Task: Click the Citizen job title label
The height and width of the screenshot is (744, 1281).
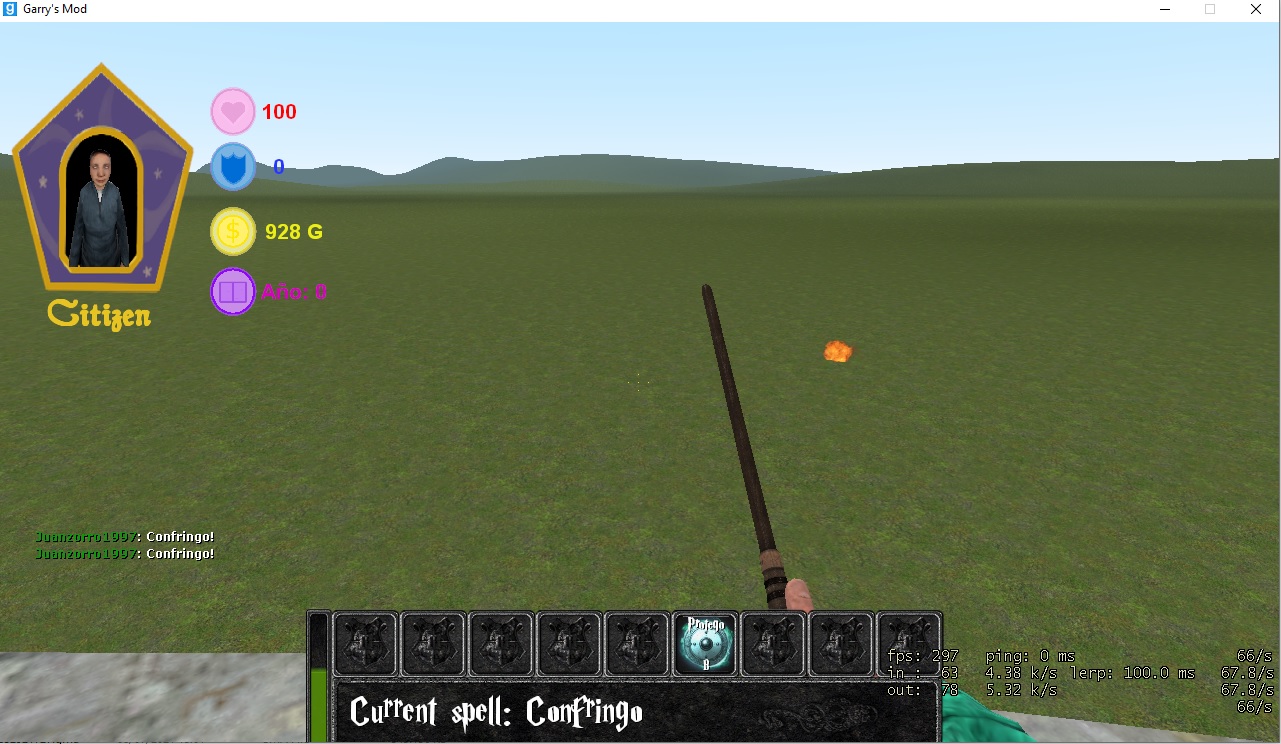Action: (x=99, y=314)
